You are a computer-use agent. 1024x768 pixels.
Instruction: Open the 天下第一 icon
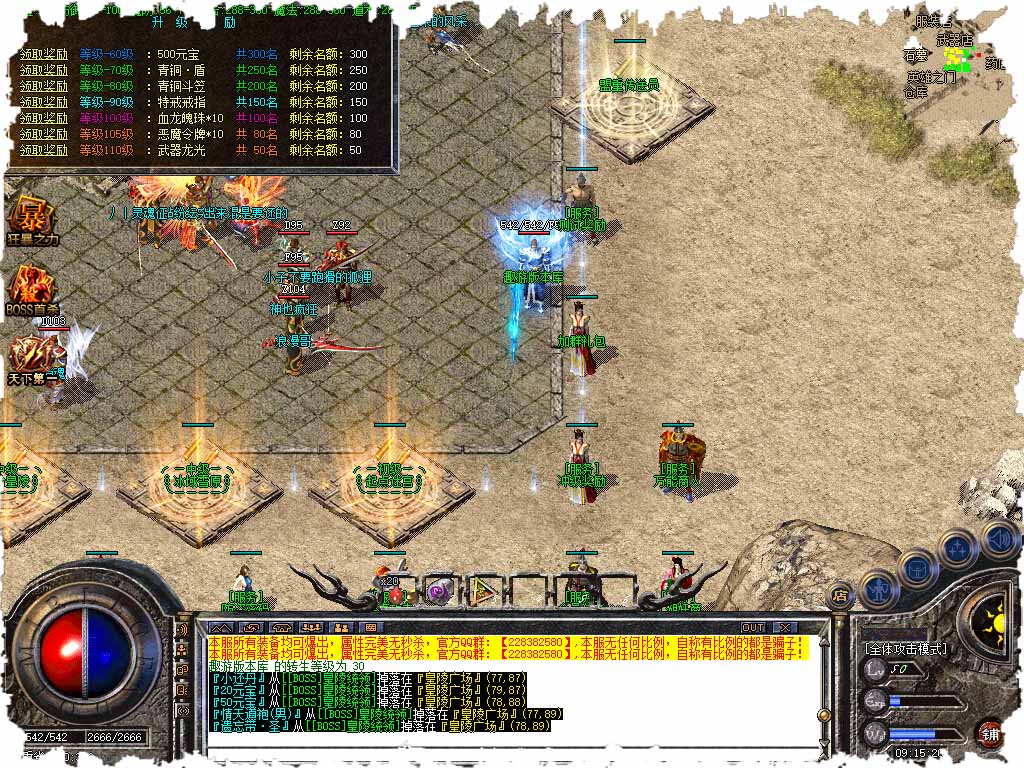(32, 357)
